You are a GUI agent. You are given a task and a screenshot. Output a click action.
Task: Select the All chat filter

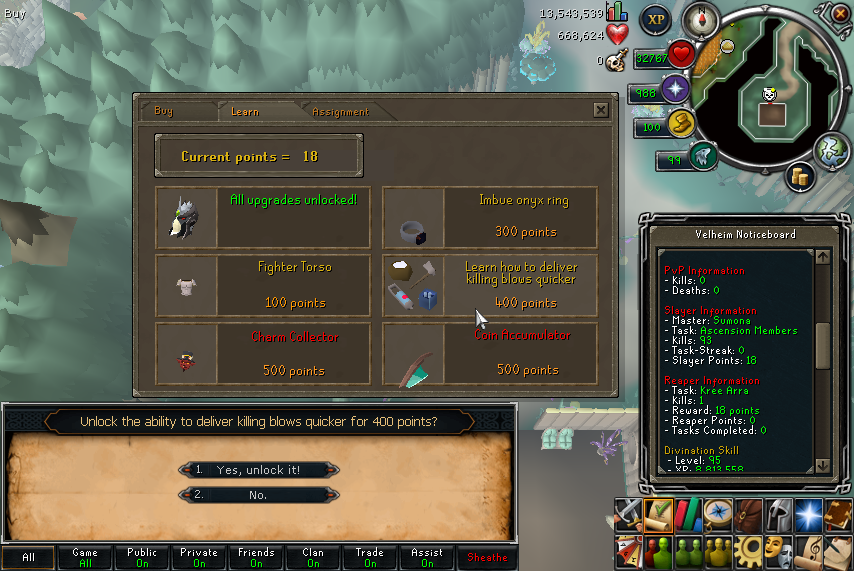[x=28, y=558]
